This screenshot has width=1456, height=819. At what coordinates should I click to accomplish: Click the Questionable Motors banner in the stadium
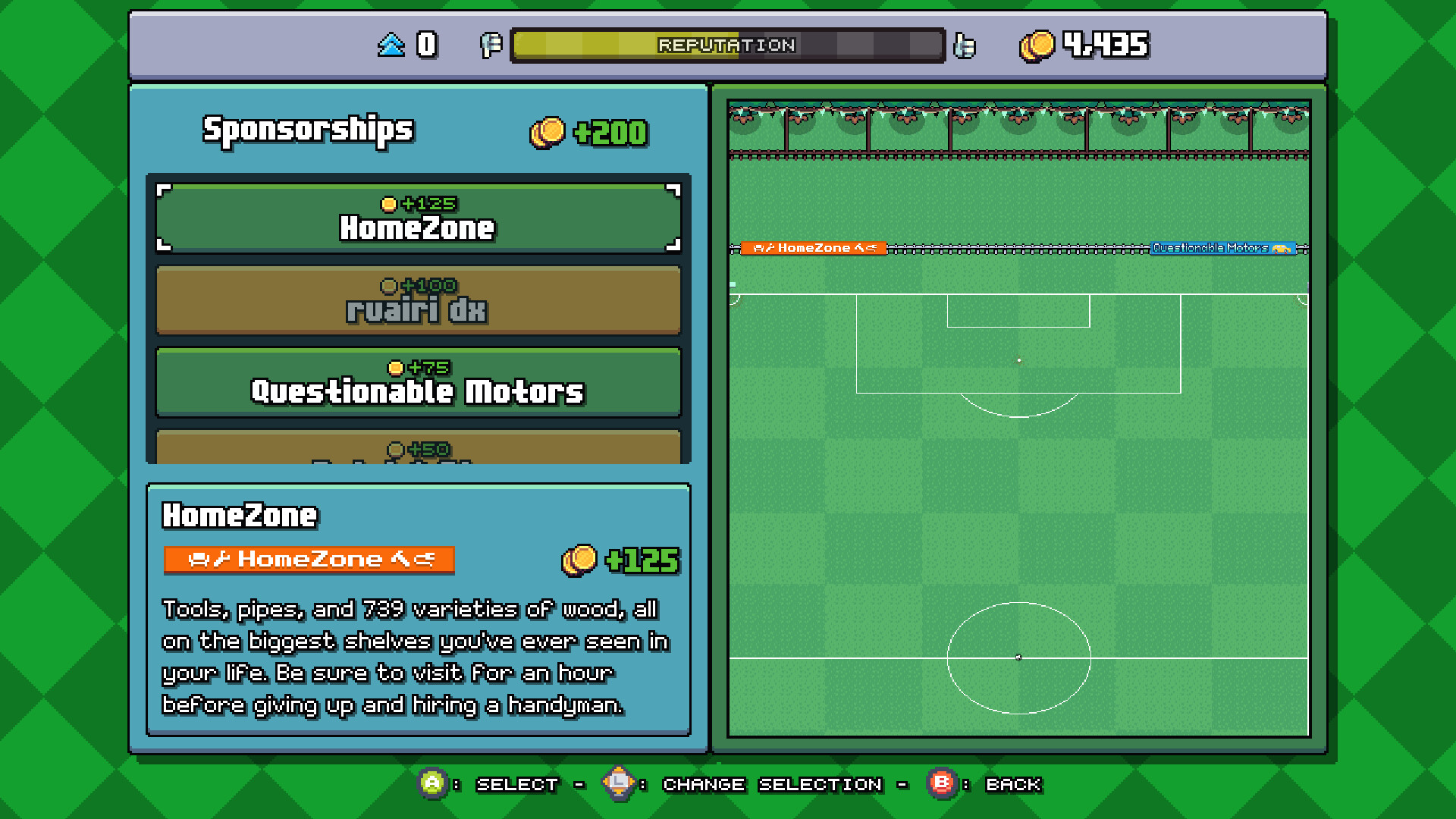(1223, 246)
